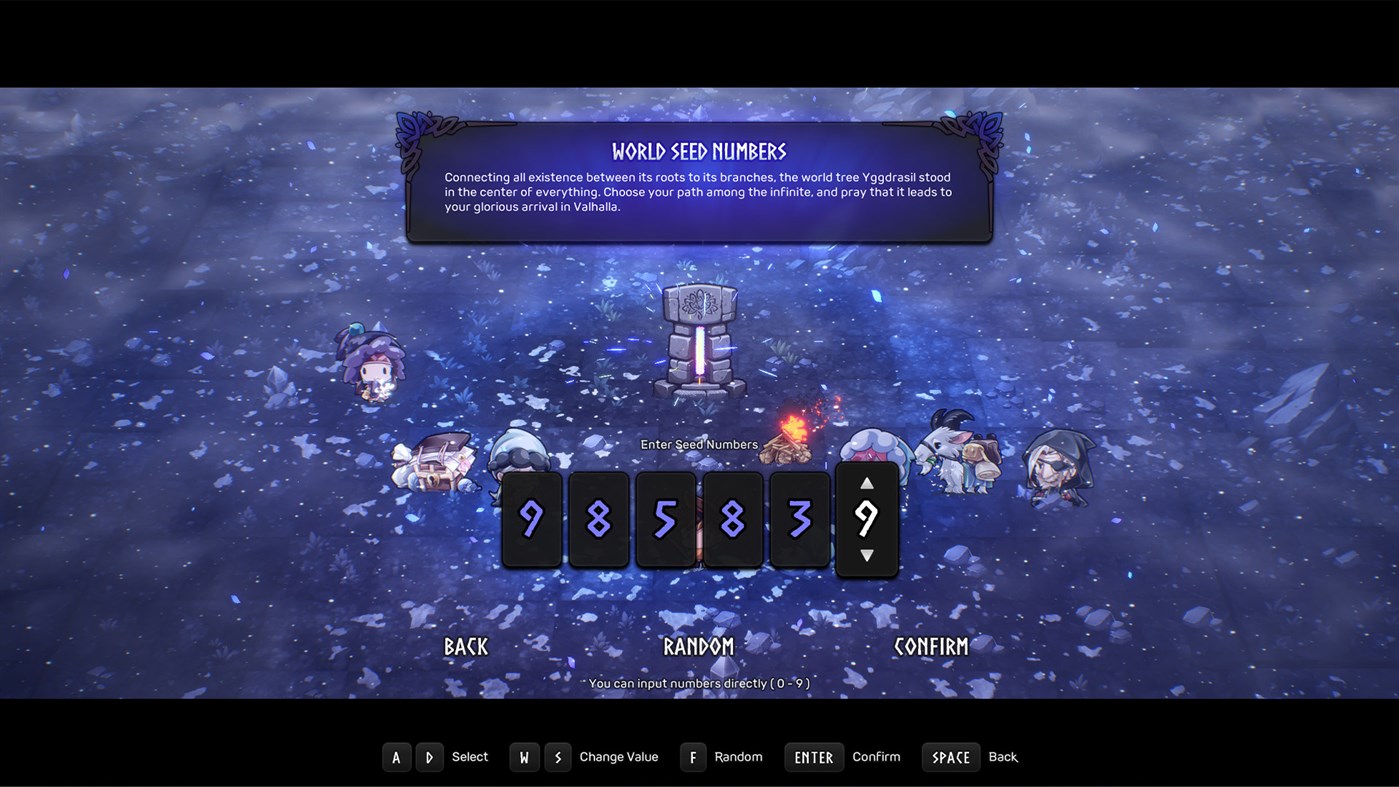Click the S Change Value key icon
The image size is (1399, 787).
coord(557,757)
